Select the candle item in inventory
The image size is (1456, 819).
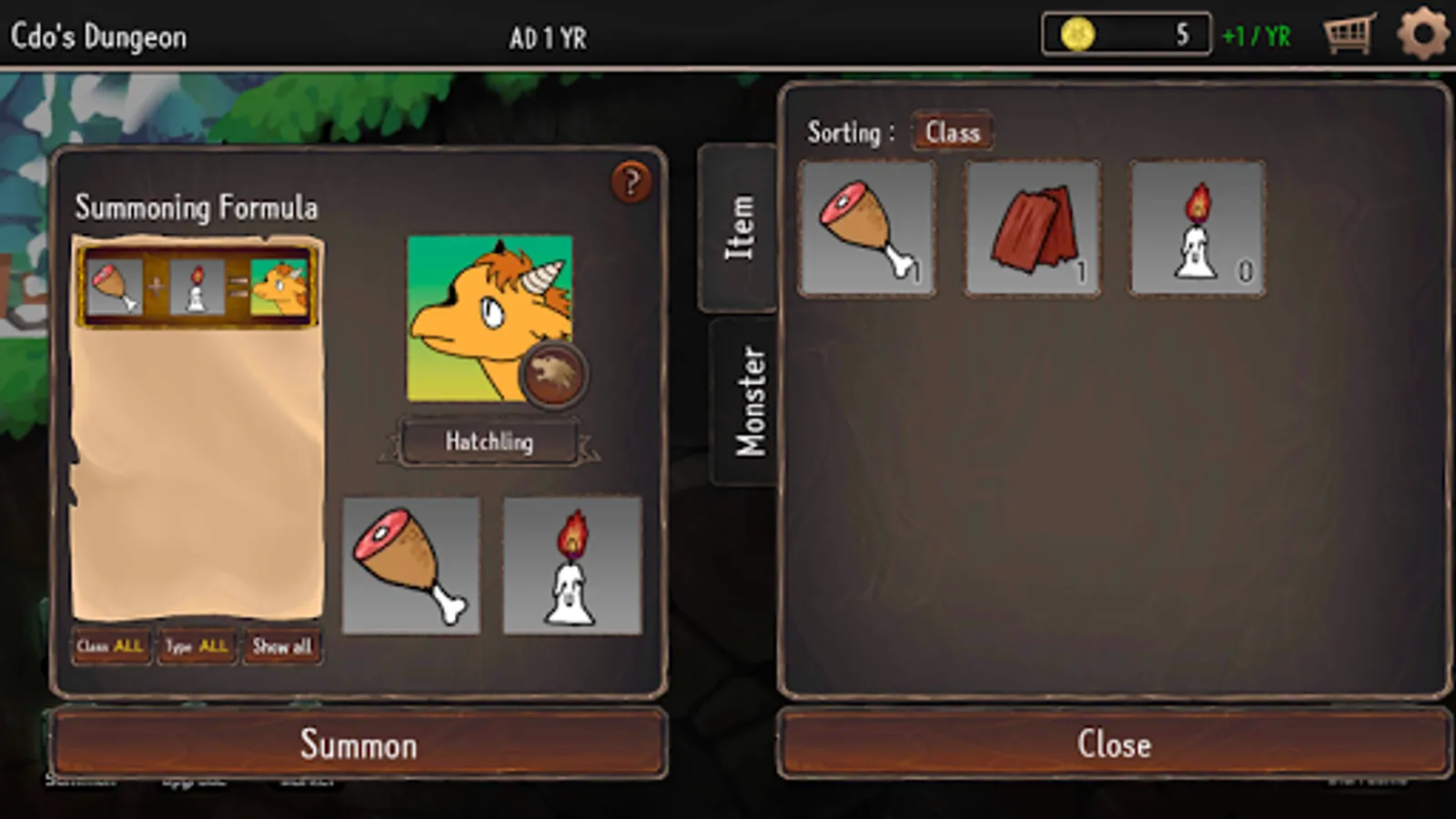(1197, 228)
